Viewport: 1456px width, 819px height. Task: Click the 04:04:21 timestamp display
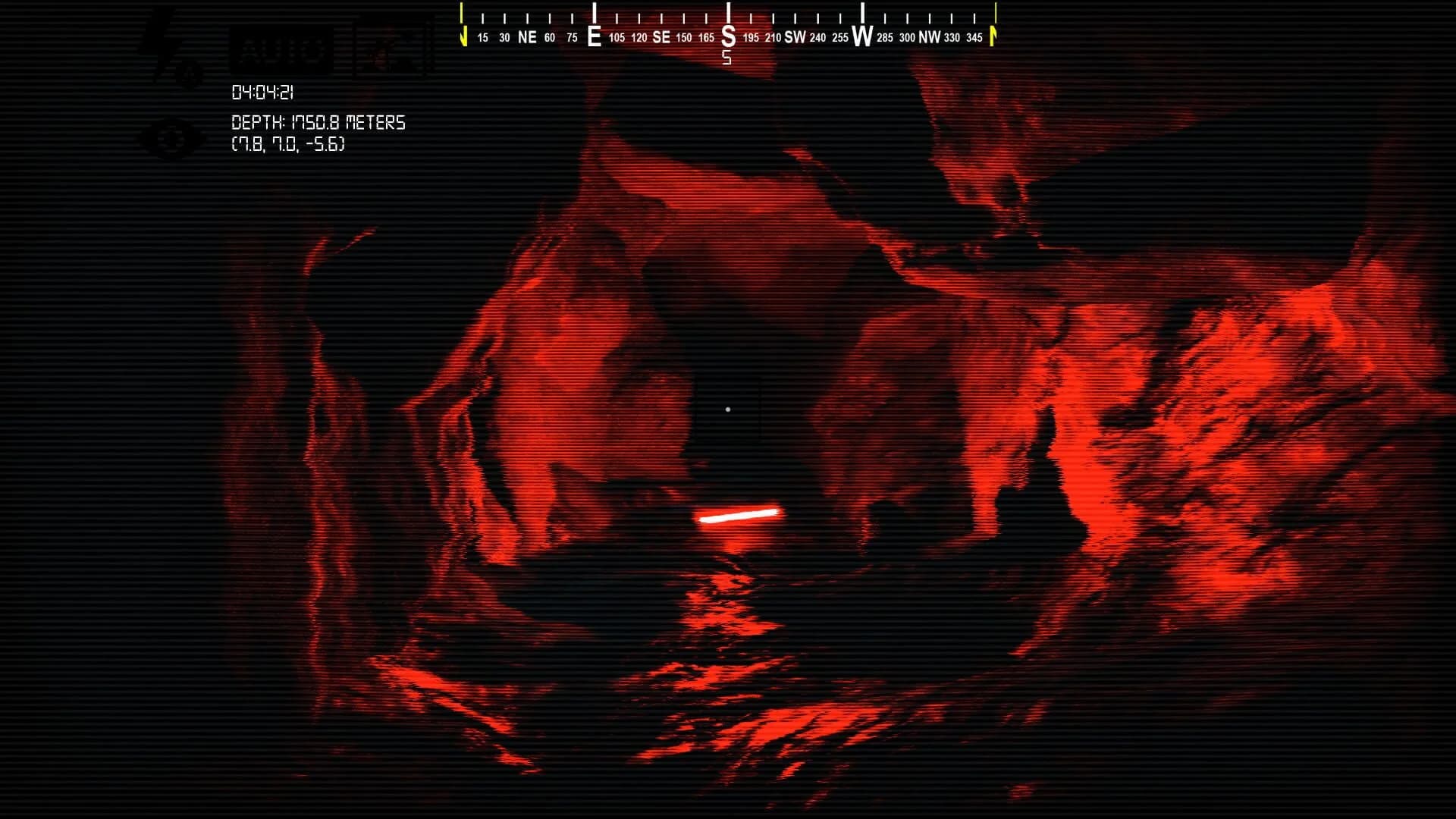pos(263,93)
